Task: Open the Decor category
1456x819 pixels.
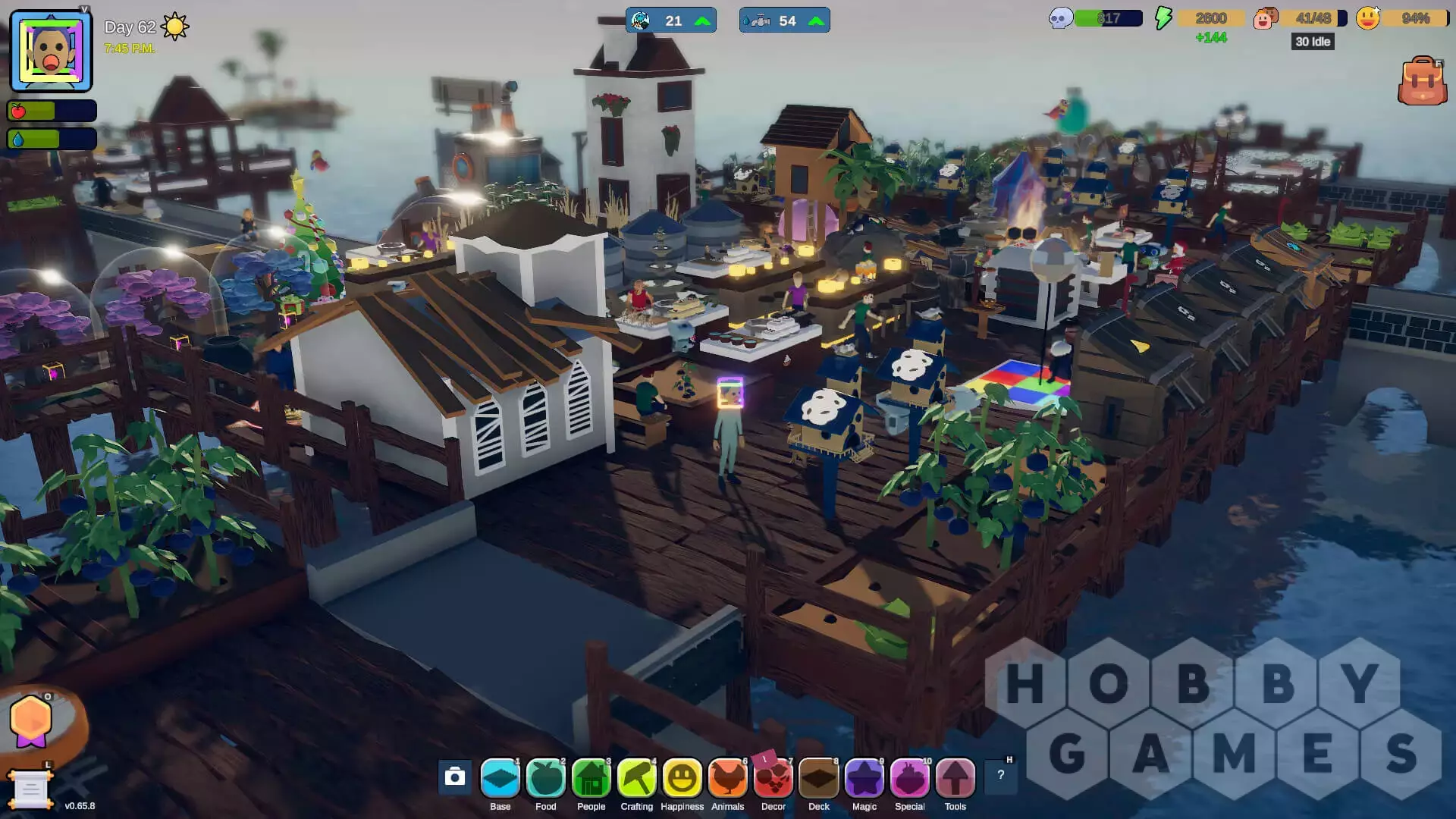Action: 773,778
